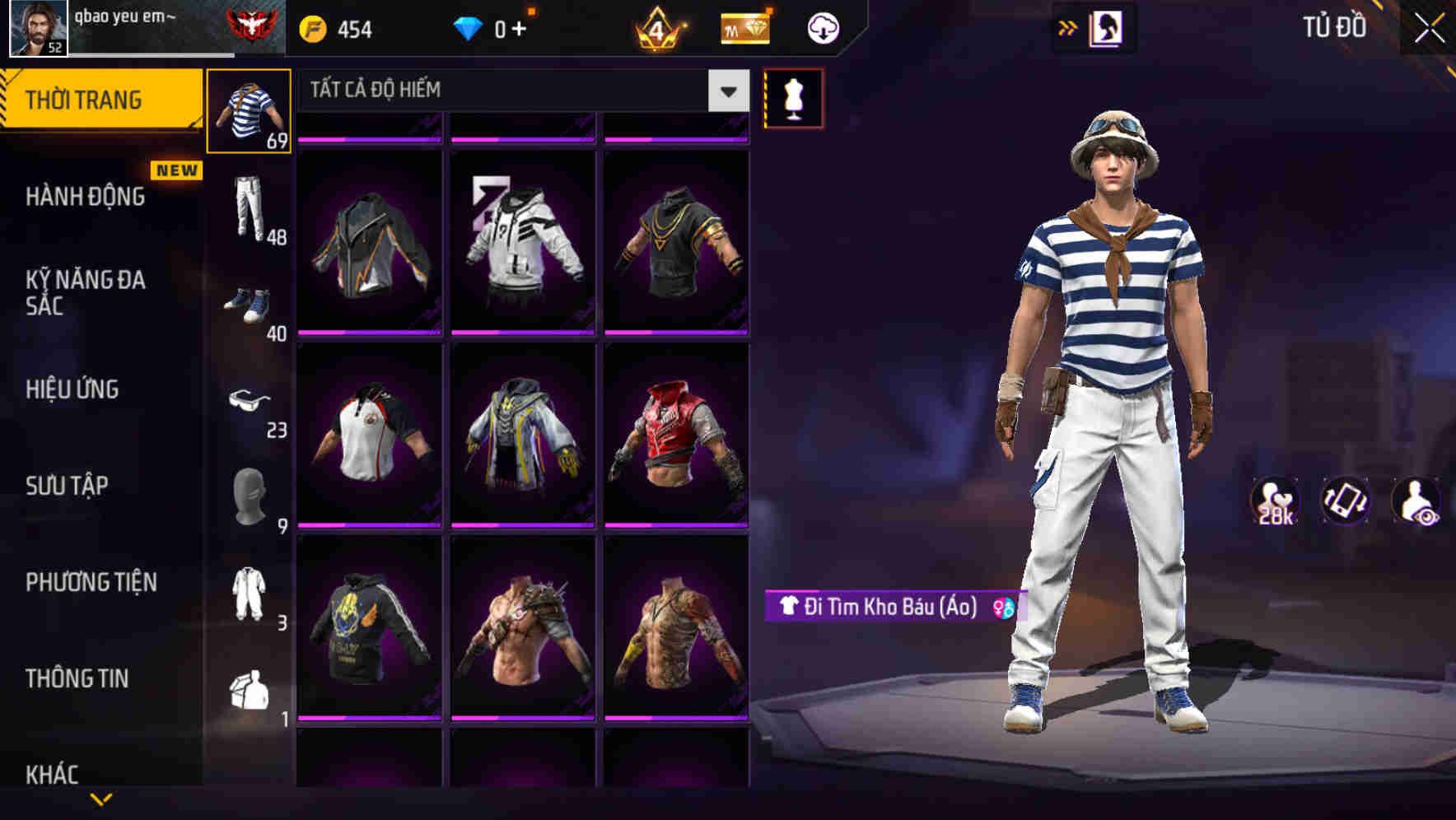1456x820 pixels.
Task: Select the striped shirt equipped thumbnail
Action: pyautogui.click(x=249, y=111)
